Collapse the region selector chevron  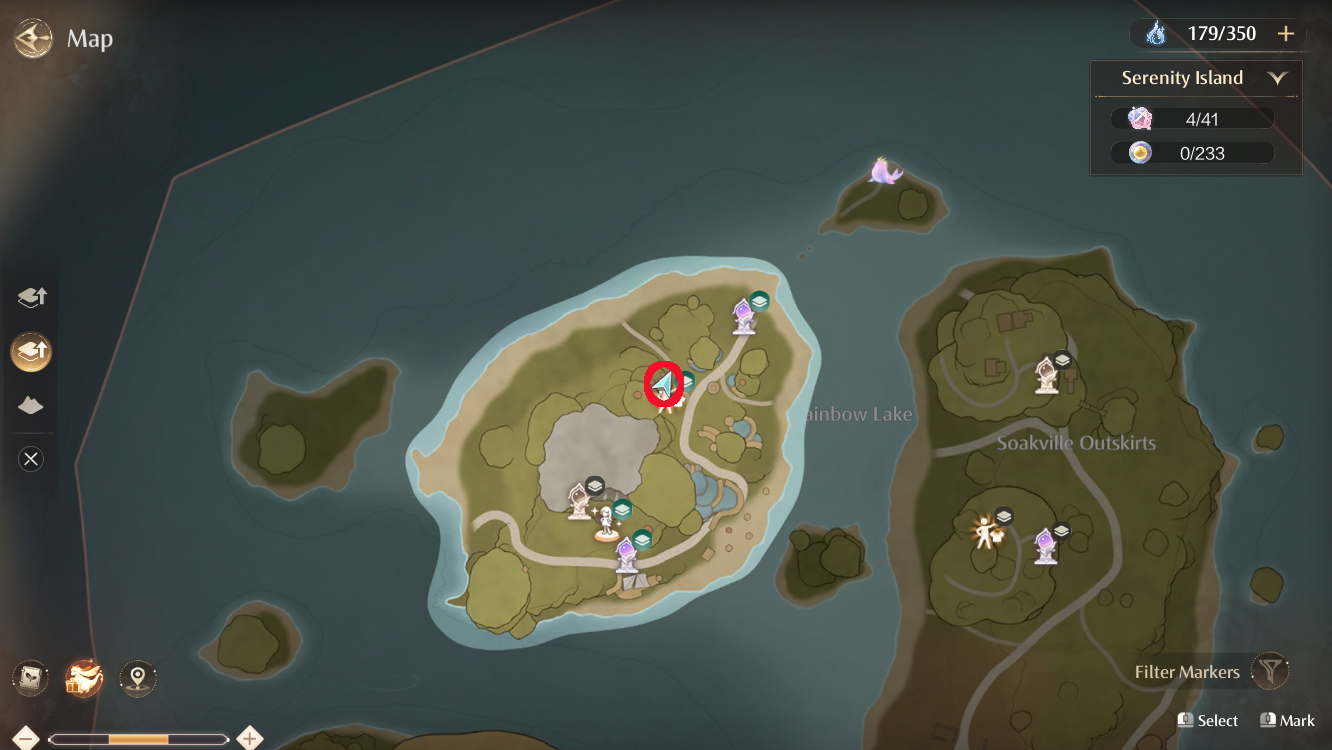point(1277,77)
